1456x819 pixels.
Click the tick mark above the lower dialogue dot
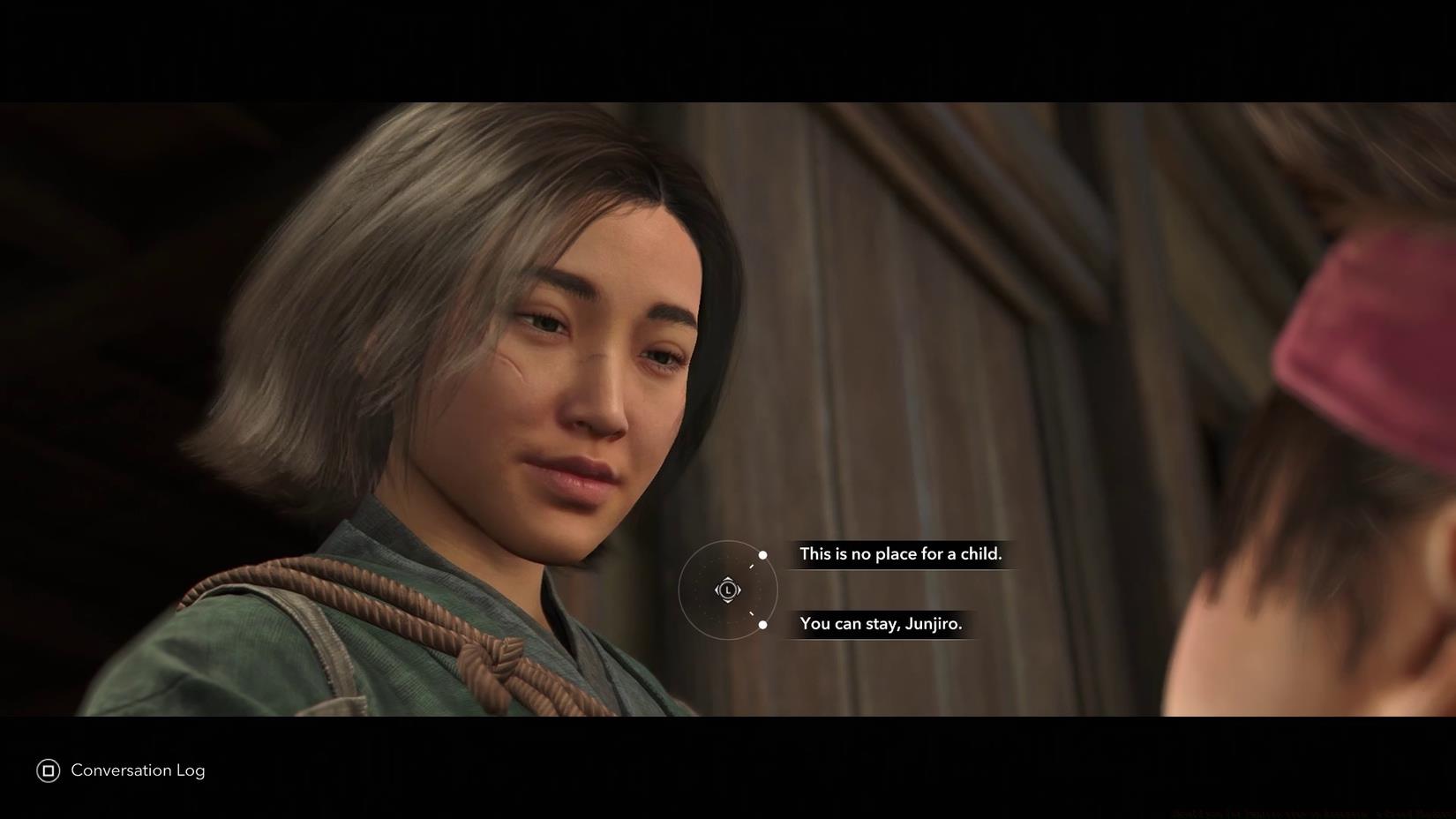coord(751,613)
